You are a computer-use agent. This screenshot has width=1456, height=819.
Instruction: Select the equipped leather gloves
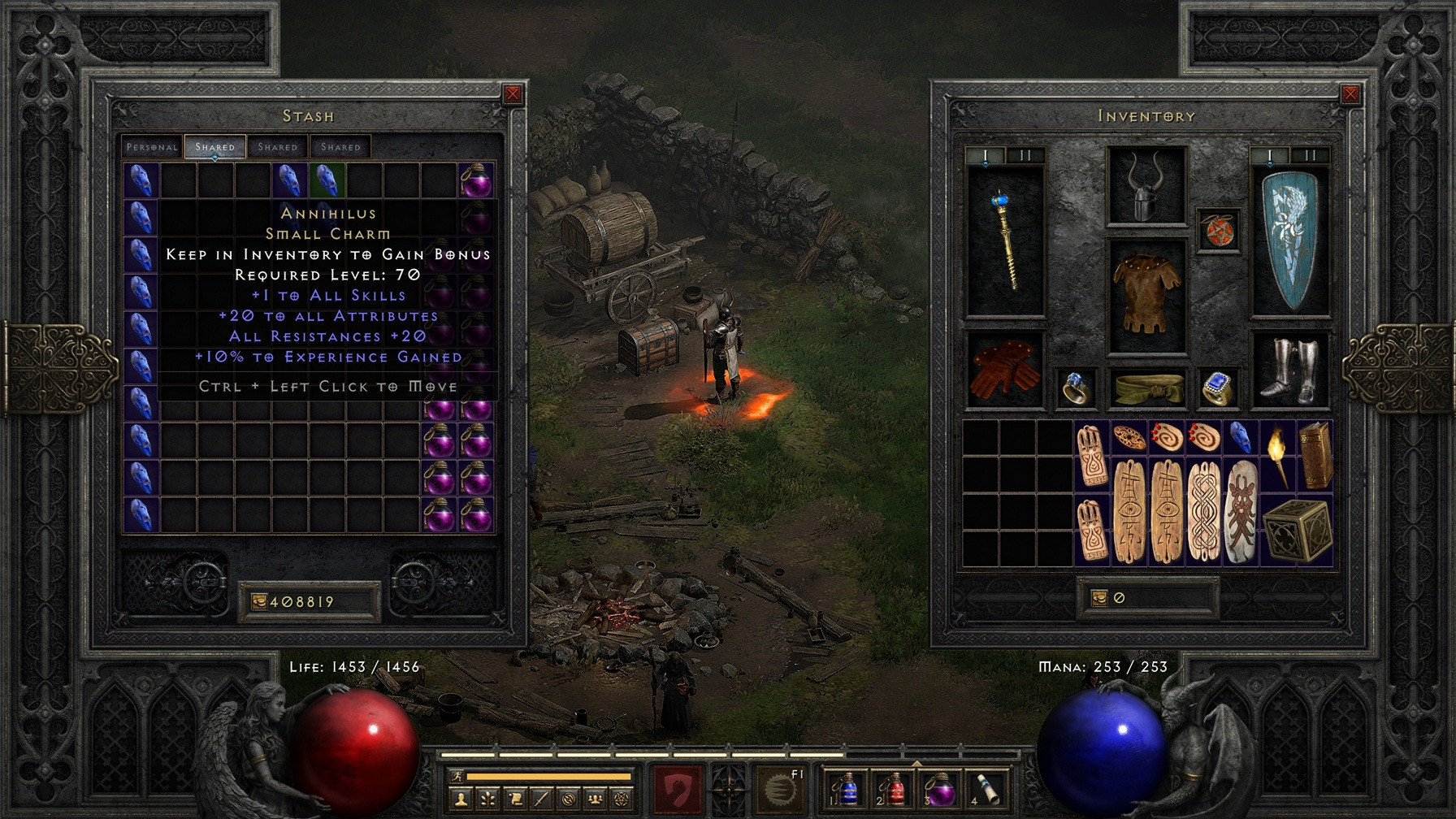pos(1005,370)
